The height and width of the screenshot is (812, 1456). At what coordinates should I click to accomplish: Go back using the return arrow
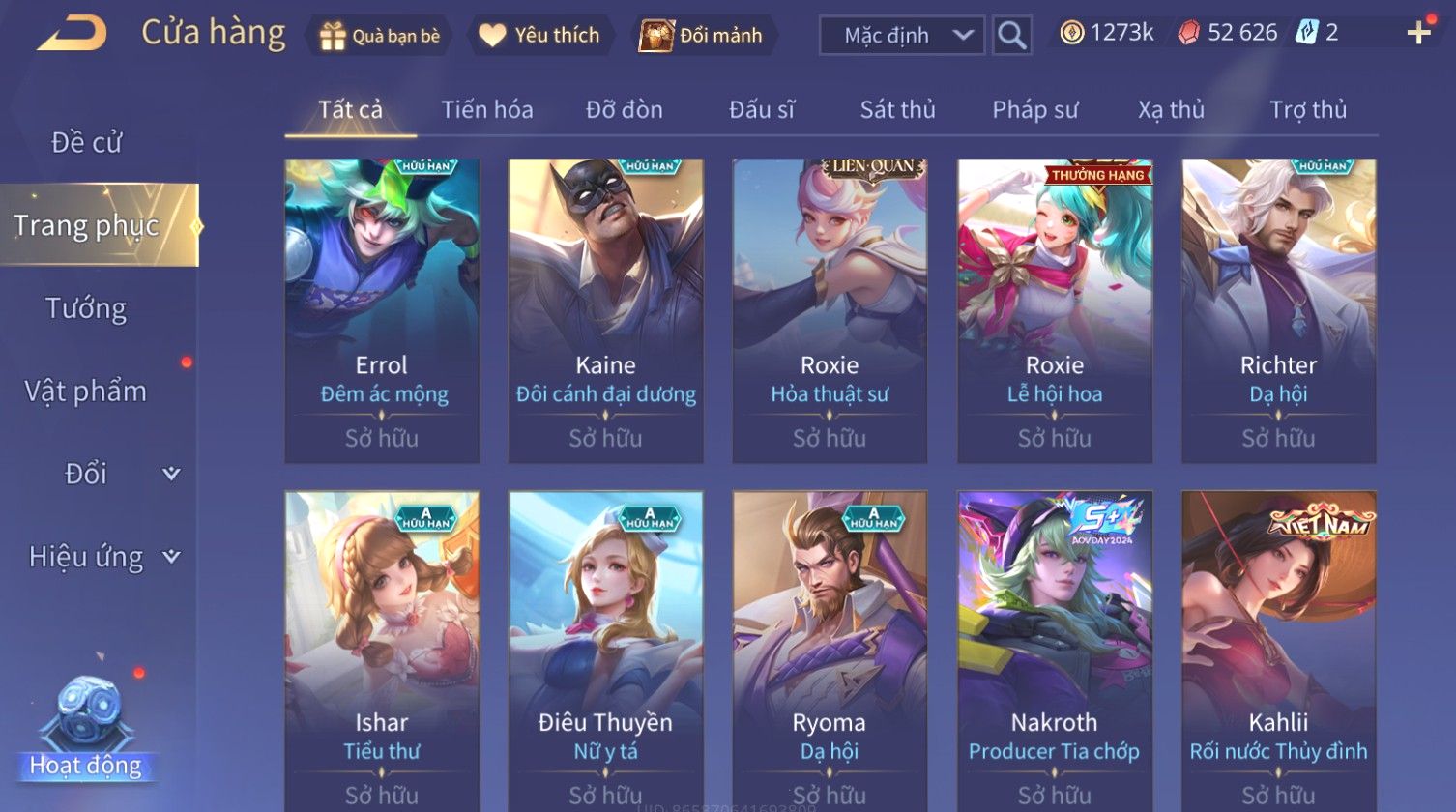tap(72, 34)
